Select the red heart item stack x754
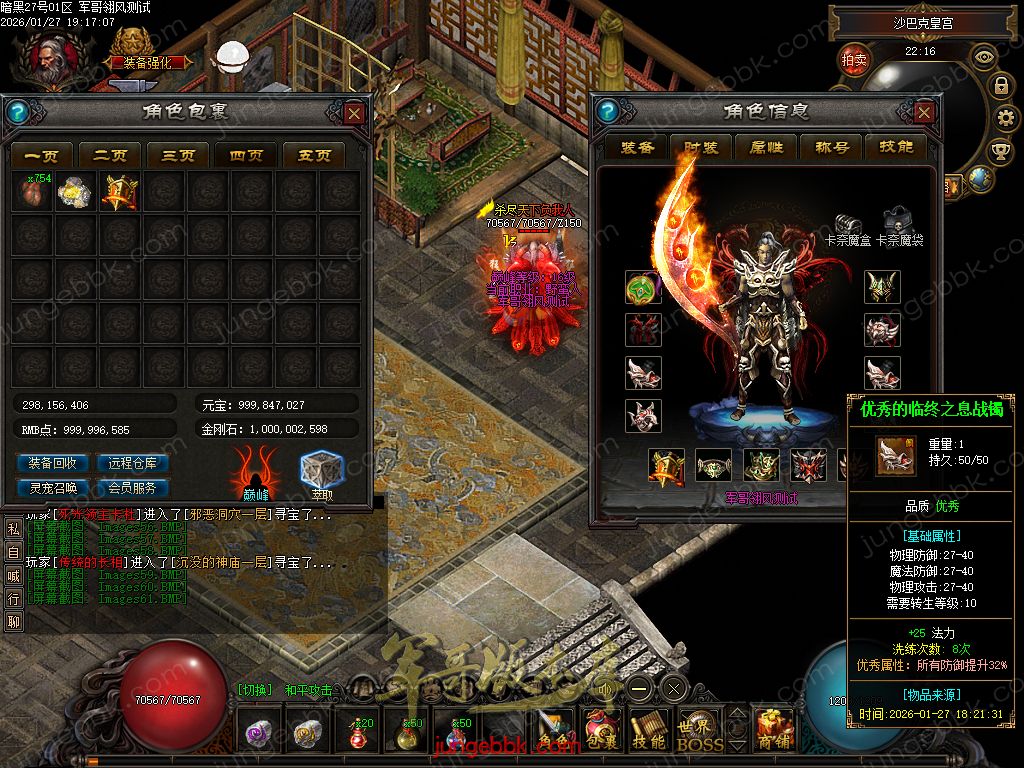This screenshot has height=768, width=1024. [35, 191]
